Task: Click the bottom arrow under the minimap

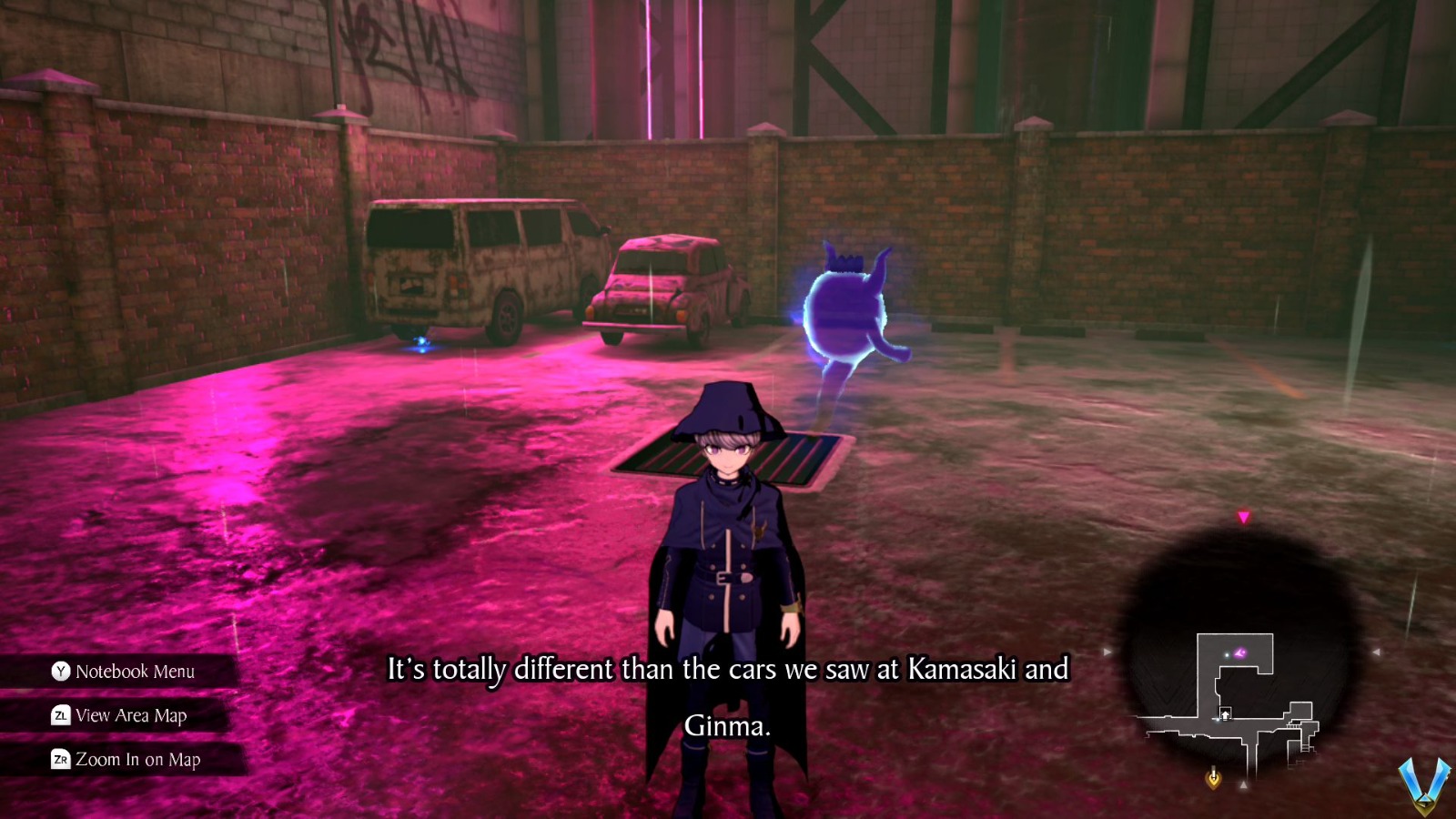Action: click(x=1244, y=784)
